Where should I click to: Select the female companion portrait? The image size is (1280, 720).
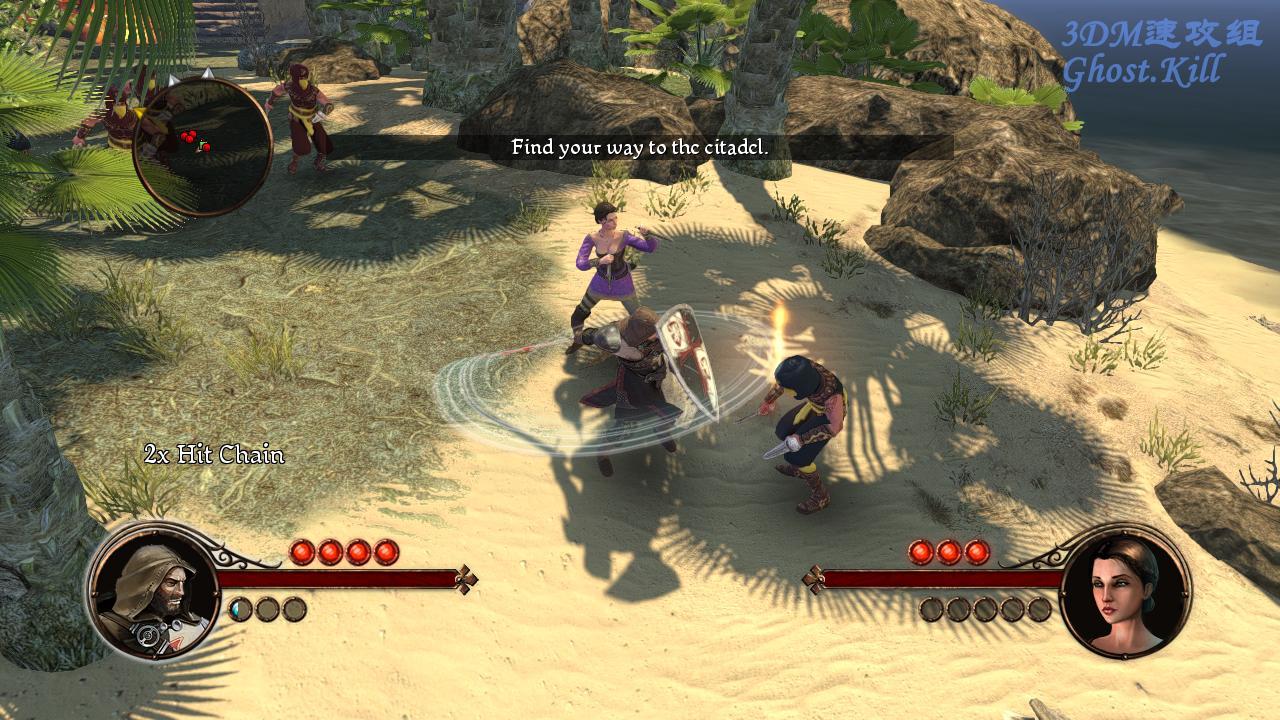1125,590
